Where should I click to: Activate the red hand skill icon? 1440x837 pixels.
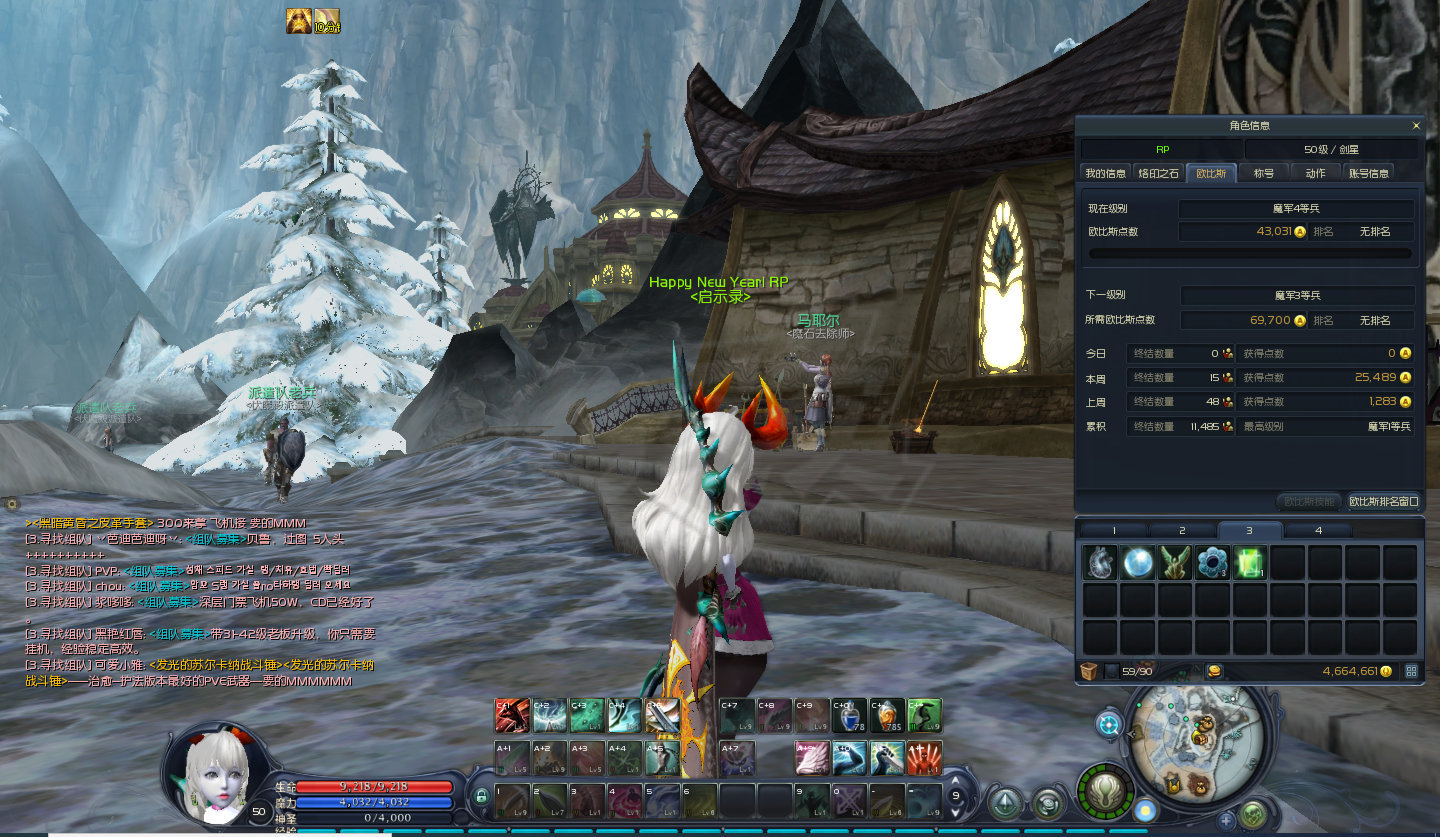(x=924, y=757)
